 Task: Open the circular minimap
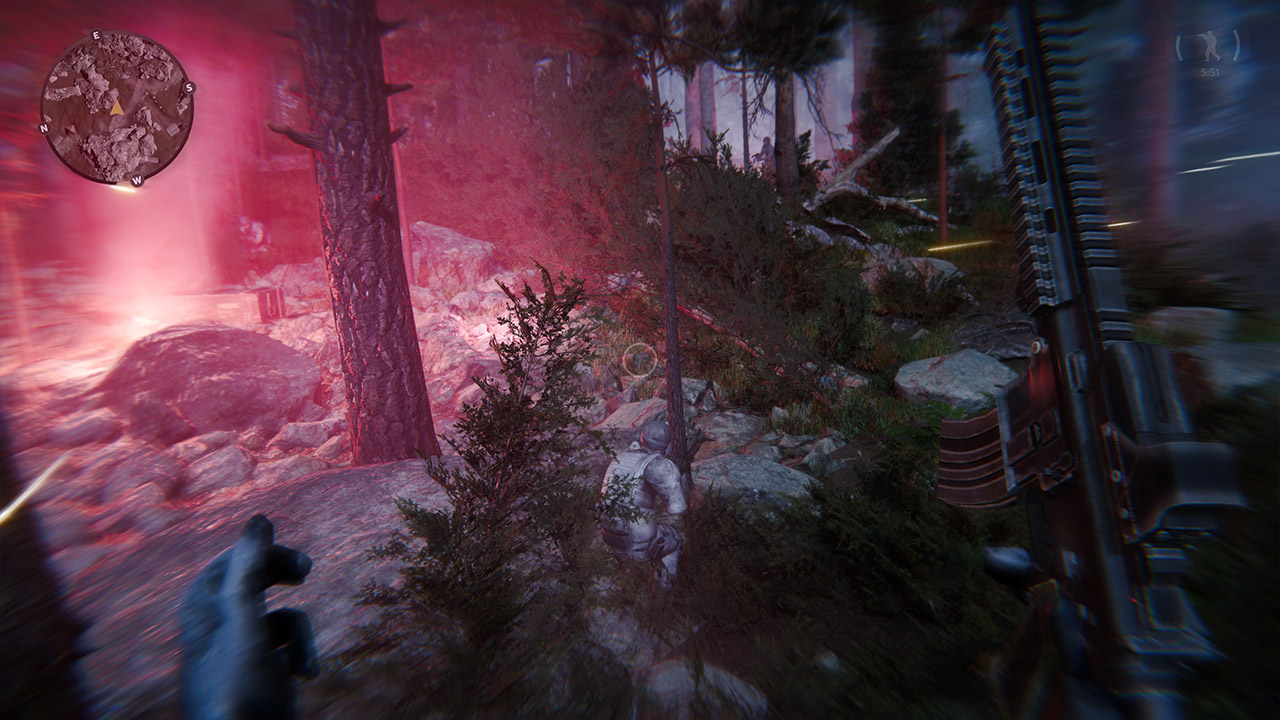(115, 105)
